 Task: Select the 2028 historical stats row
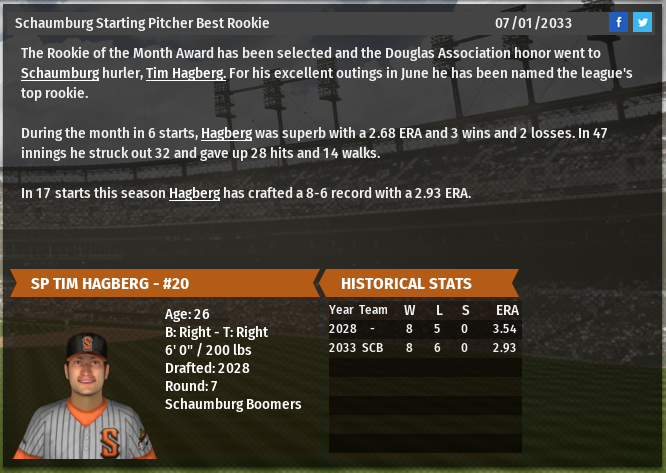coord(424,328)
